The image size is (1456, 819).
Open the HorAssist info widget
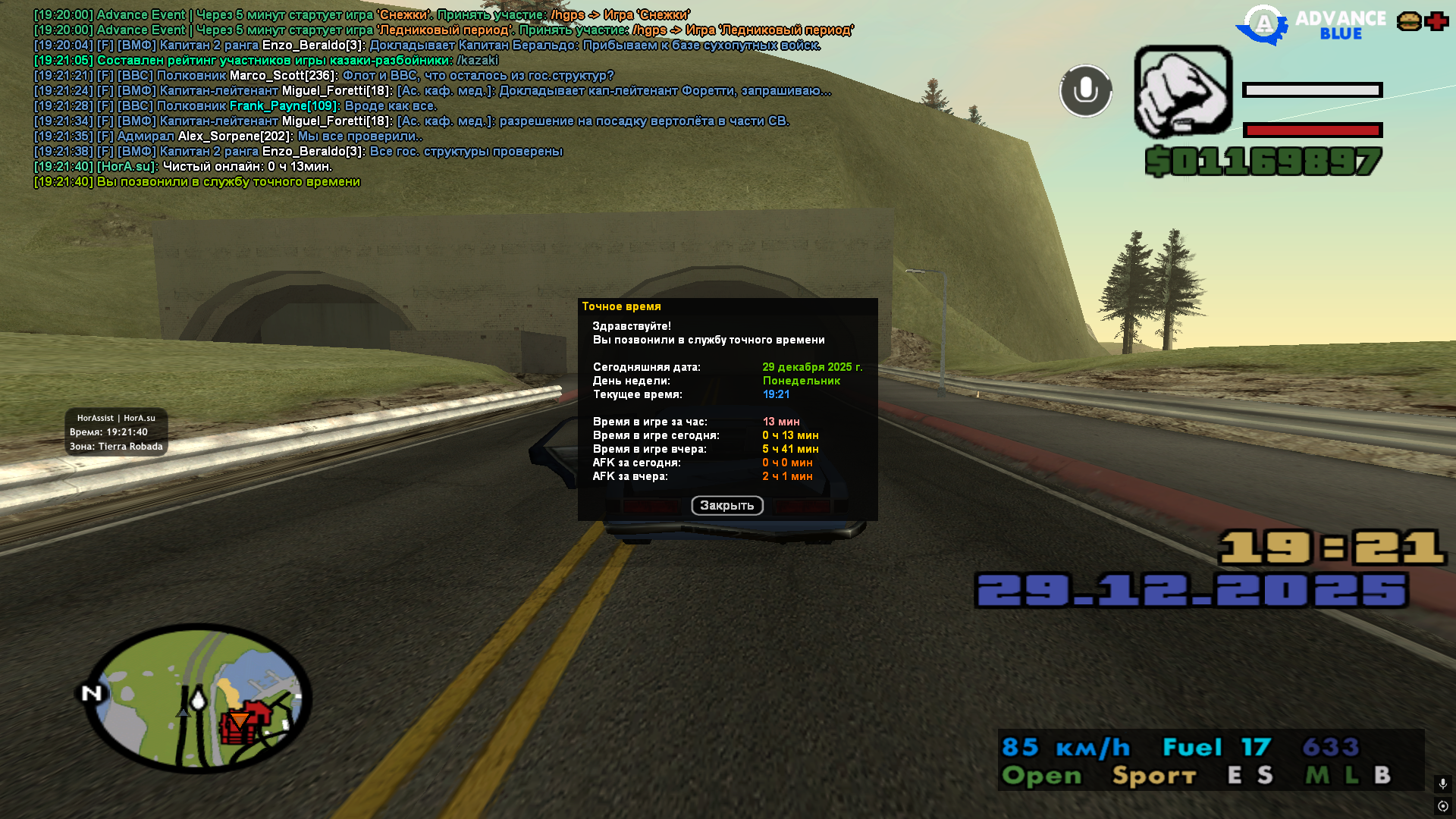pos(116,432)
